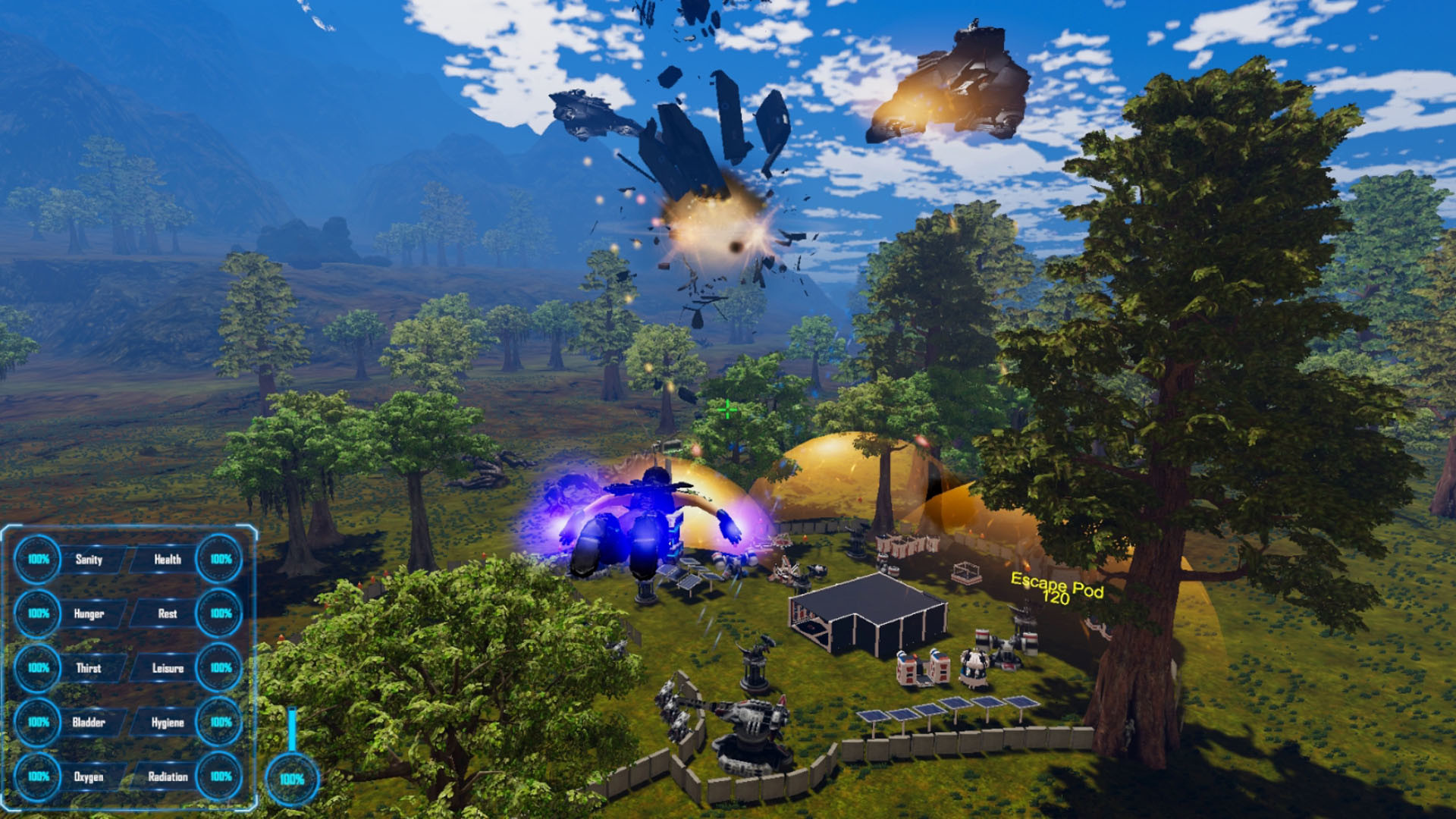The image size is (1456, 819).
Task: Expand the Radiation label section
Action: 168,777
